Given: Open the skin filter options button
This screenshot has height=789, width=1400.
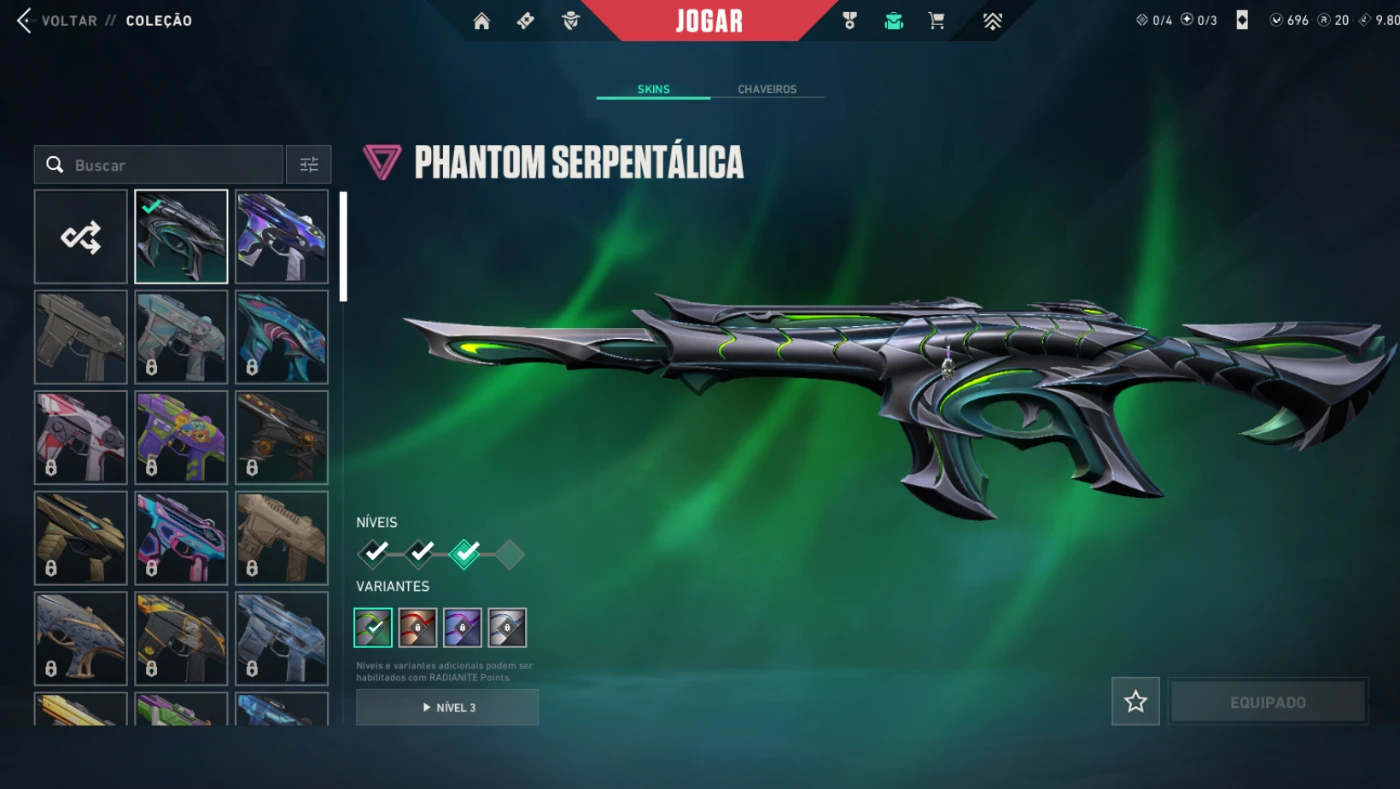Looking at the screenshot, I should tap(309, 165).
